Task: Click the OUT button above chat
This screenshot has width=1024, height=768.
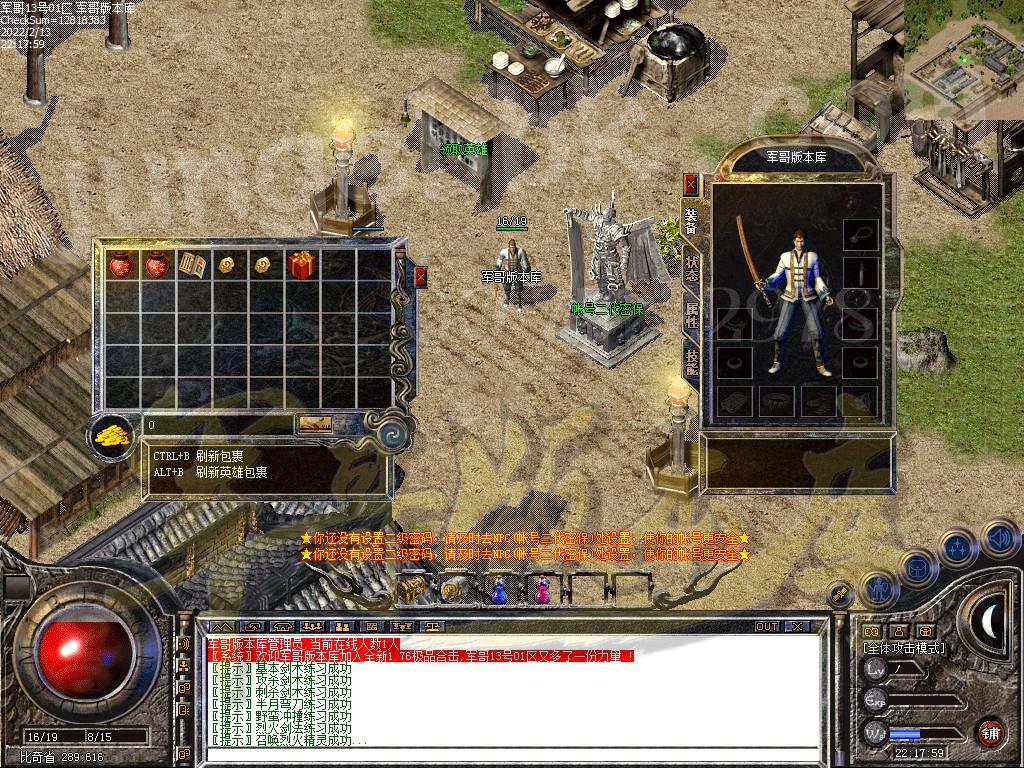Action: click(767, 626)
